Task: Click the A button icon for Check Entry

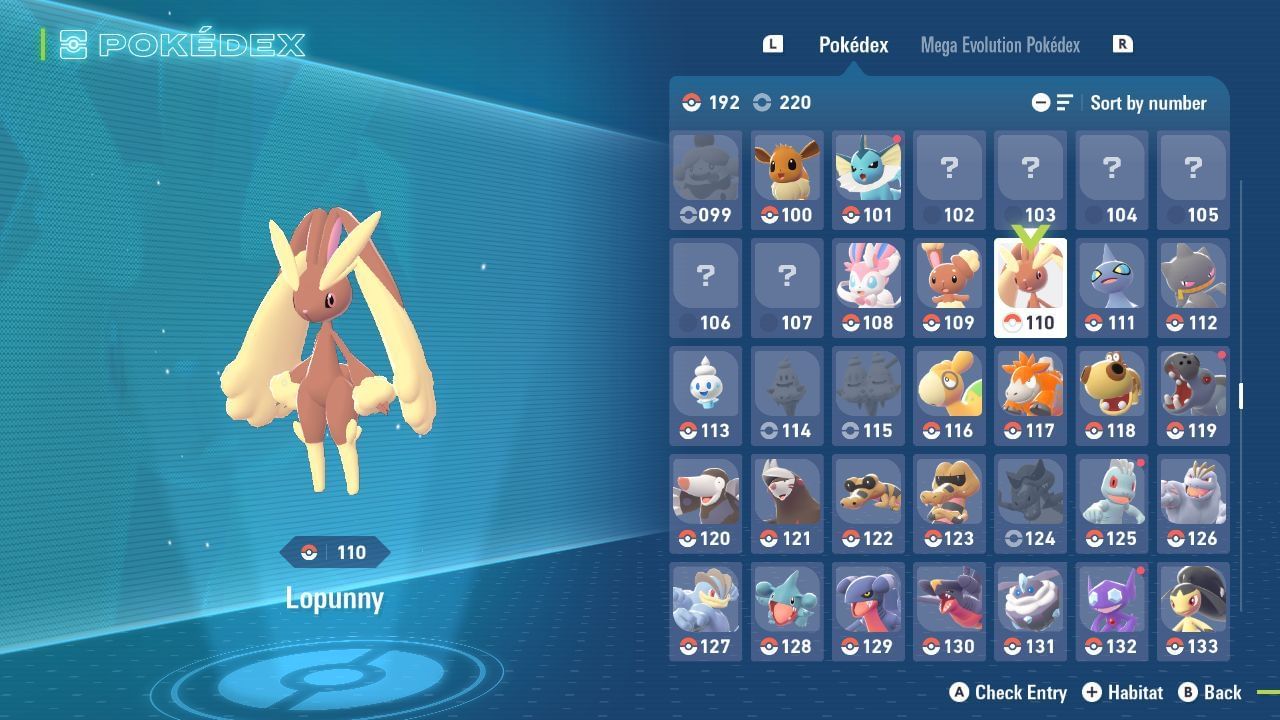Action: (957, 692)
